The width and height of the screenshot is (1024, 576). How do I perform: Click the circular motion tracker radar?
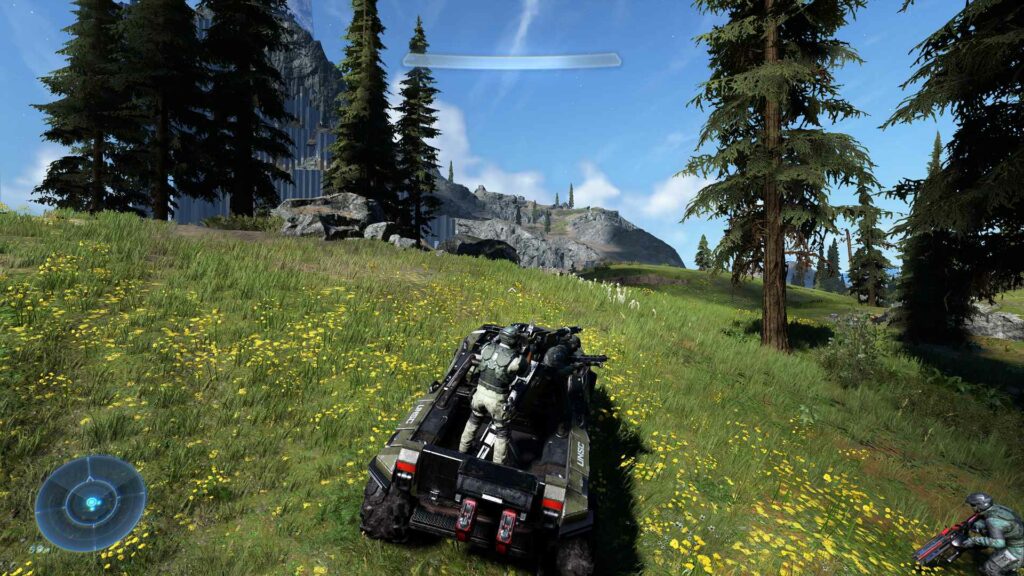coord(90,503)
